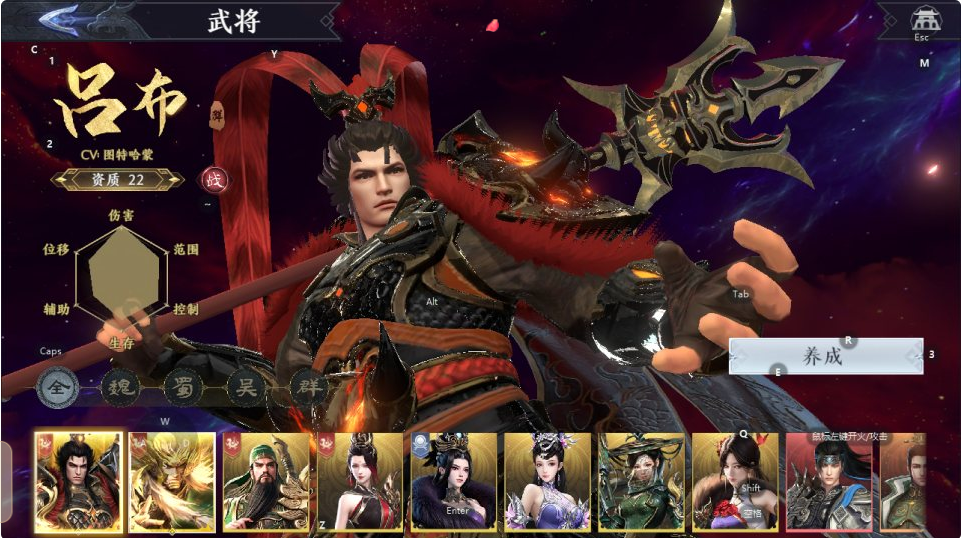Choose the dark-haired warrior on red background

click(828, 482)
